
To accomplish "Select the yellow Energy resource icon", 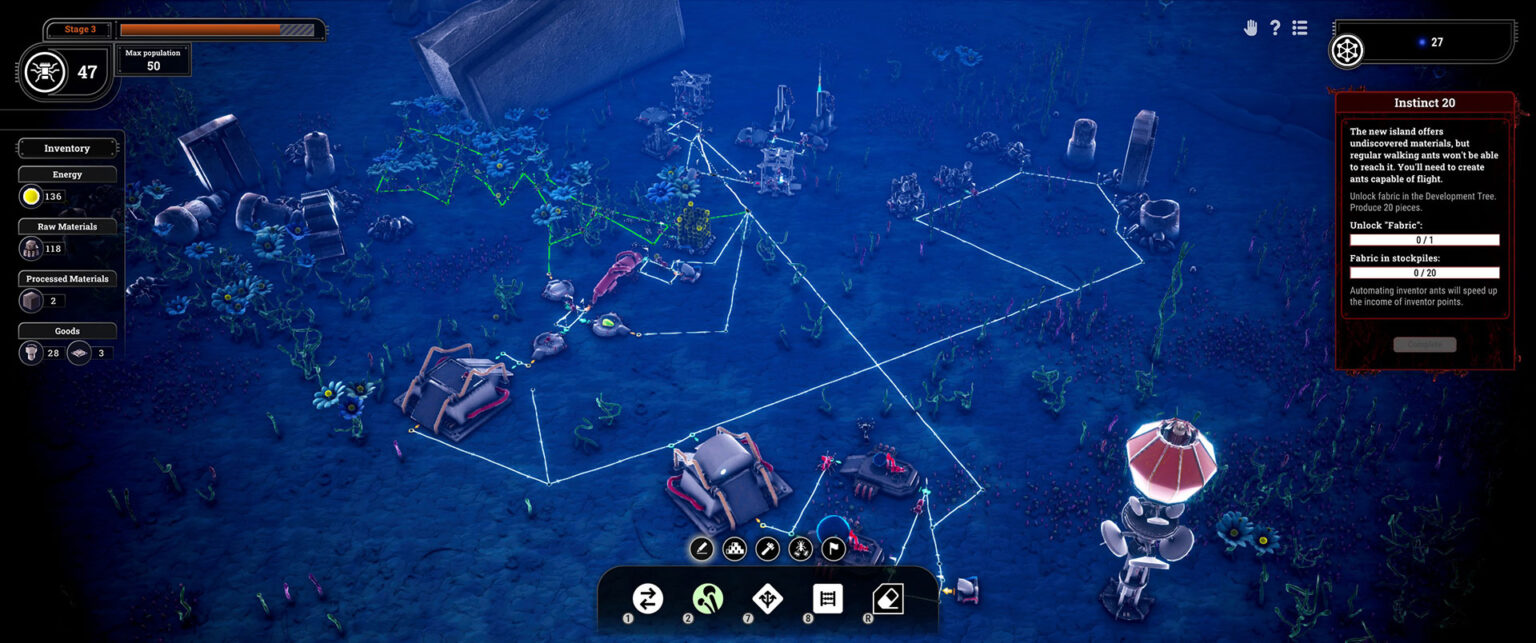I will point(31,196).
